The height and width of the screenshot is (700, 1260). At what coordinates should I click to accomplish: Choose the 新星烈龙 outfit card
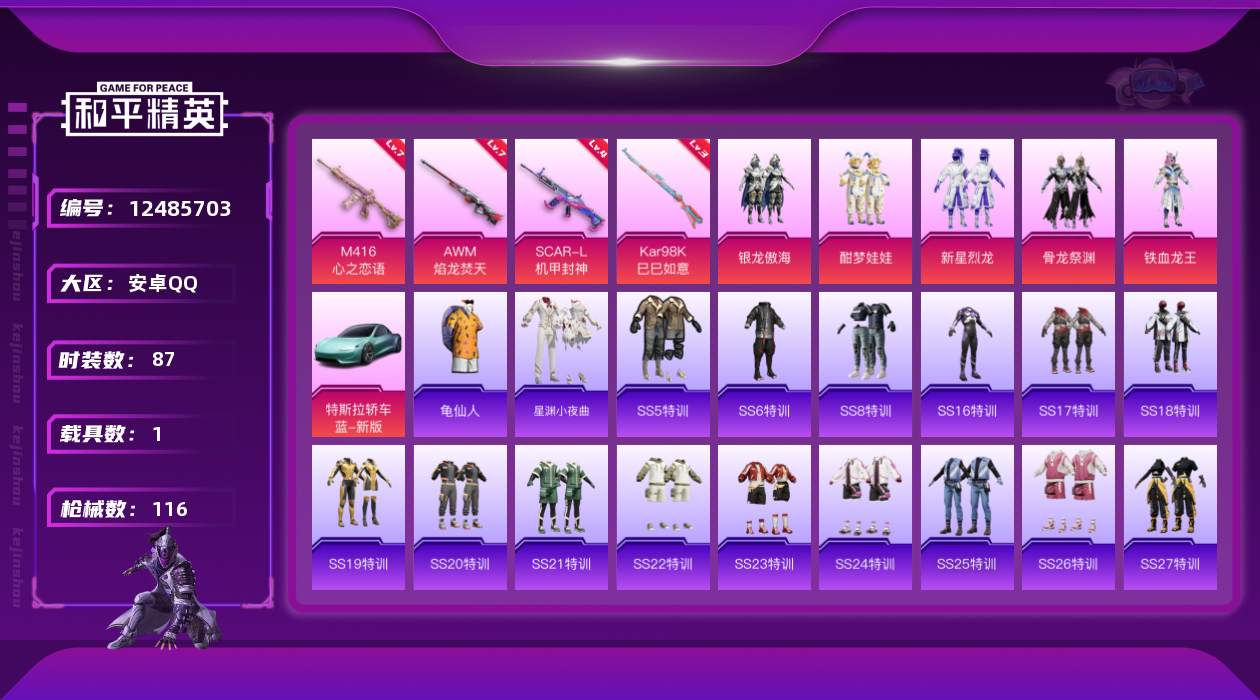pos(967,211)
